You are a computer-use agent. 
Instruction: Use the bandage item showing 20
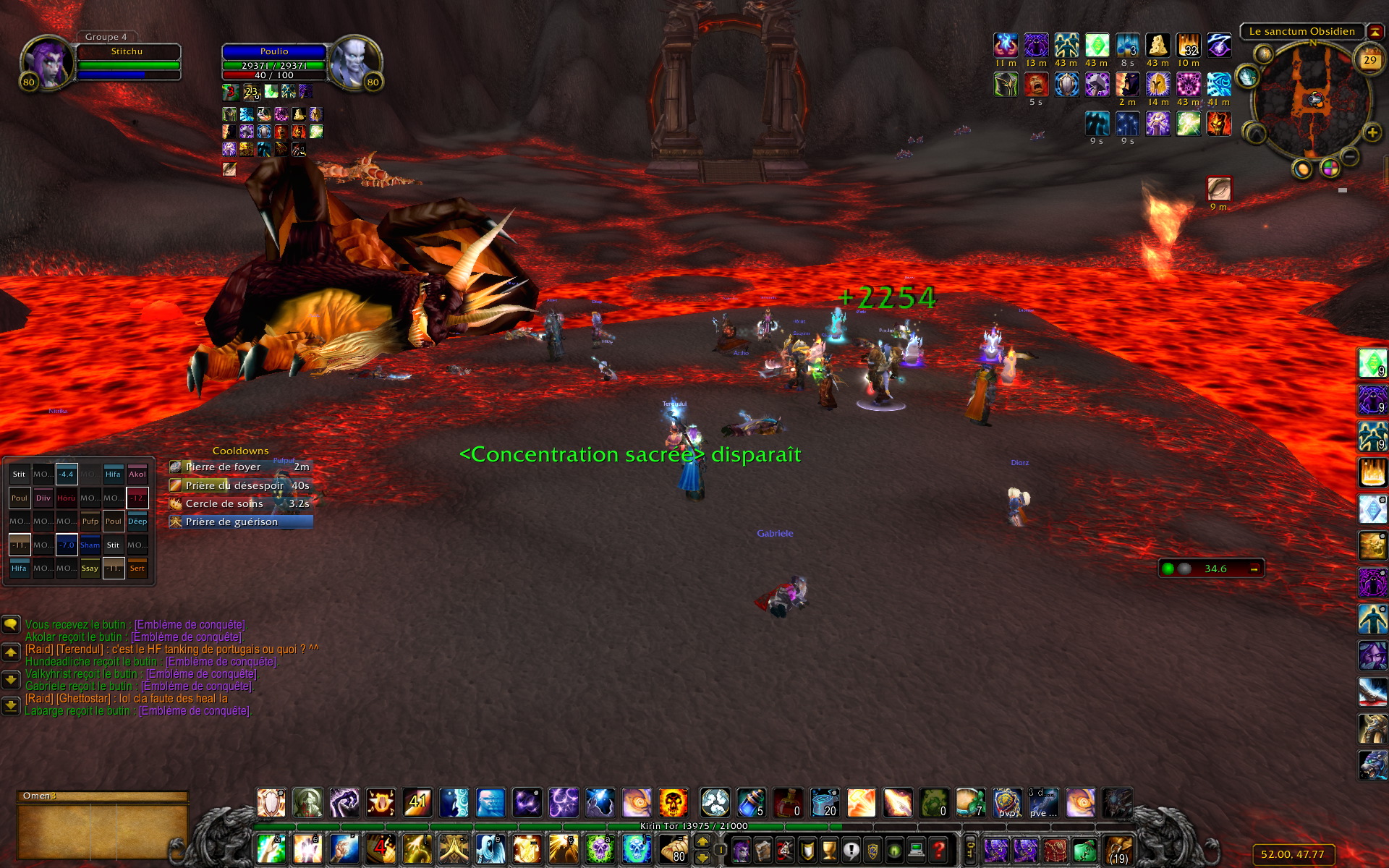point(825,803)
